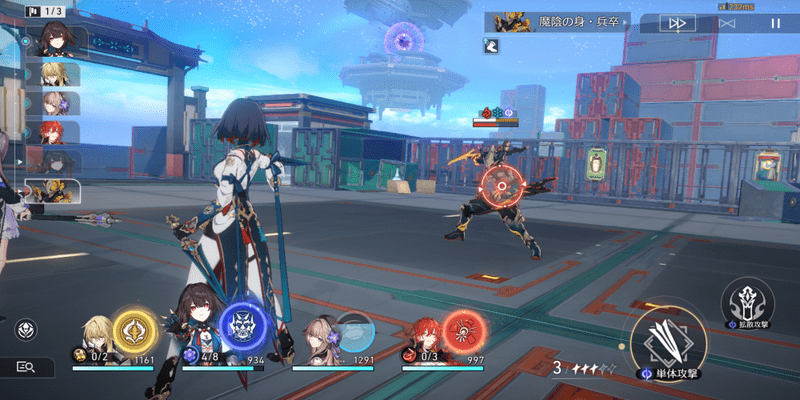Activate the light-blue ultimate orb
This screenshot has height=400, width=800.
click(x=352, y=331)
